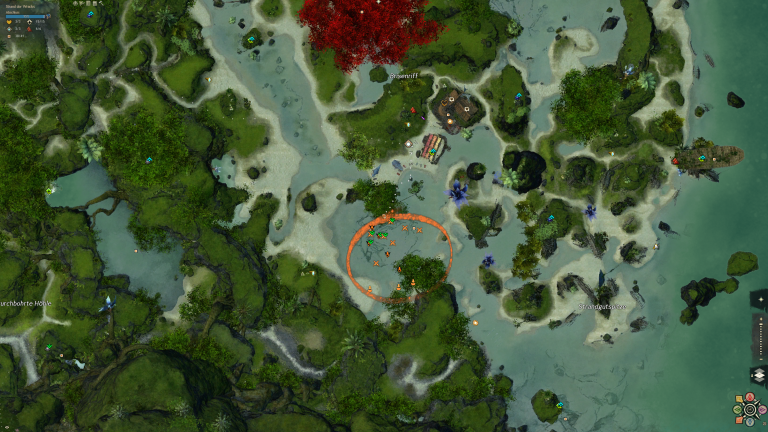Select the purple segment of the map wheel

pos(762,410)
